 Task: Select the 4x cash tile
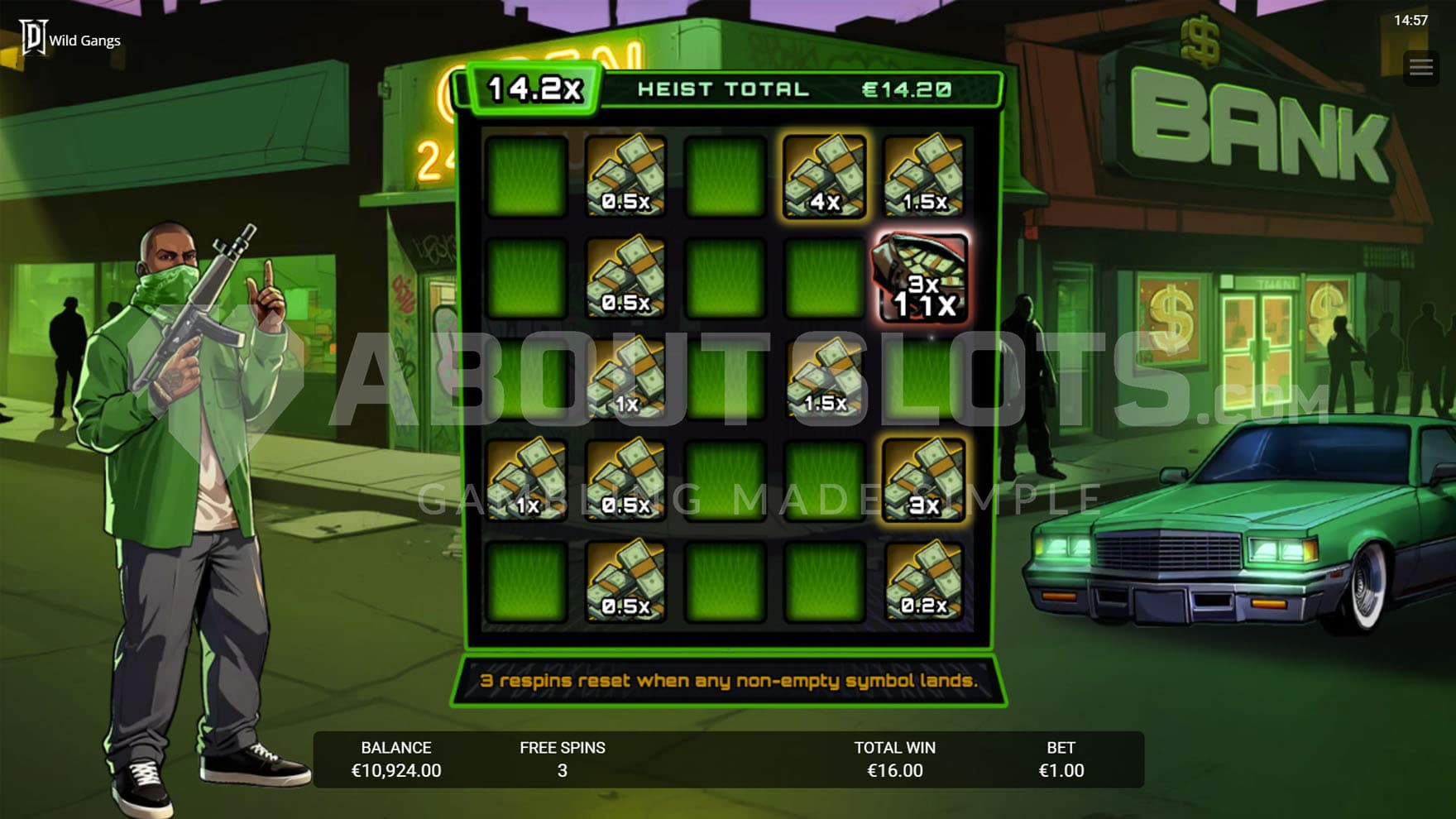pos(824,177)
